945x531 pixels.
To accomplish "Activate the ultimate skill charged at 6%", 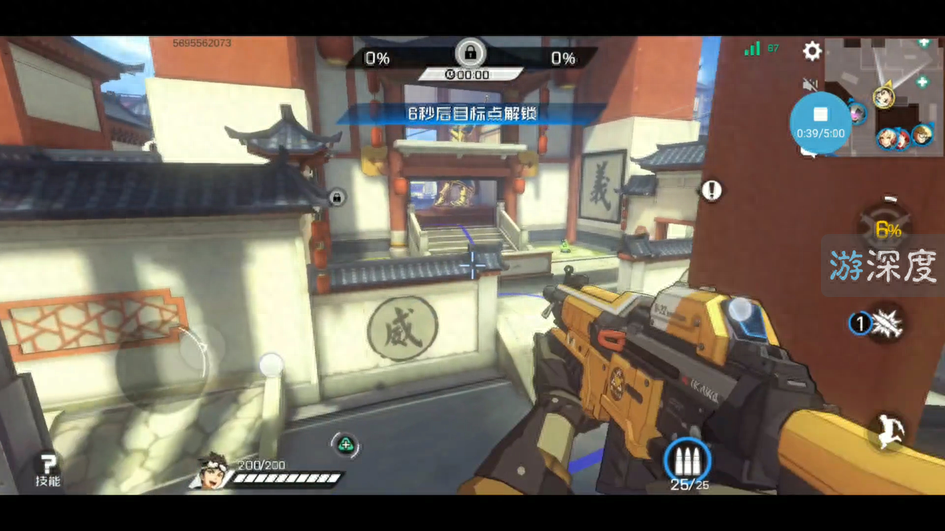I will coord(886,229).
